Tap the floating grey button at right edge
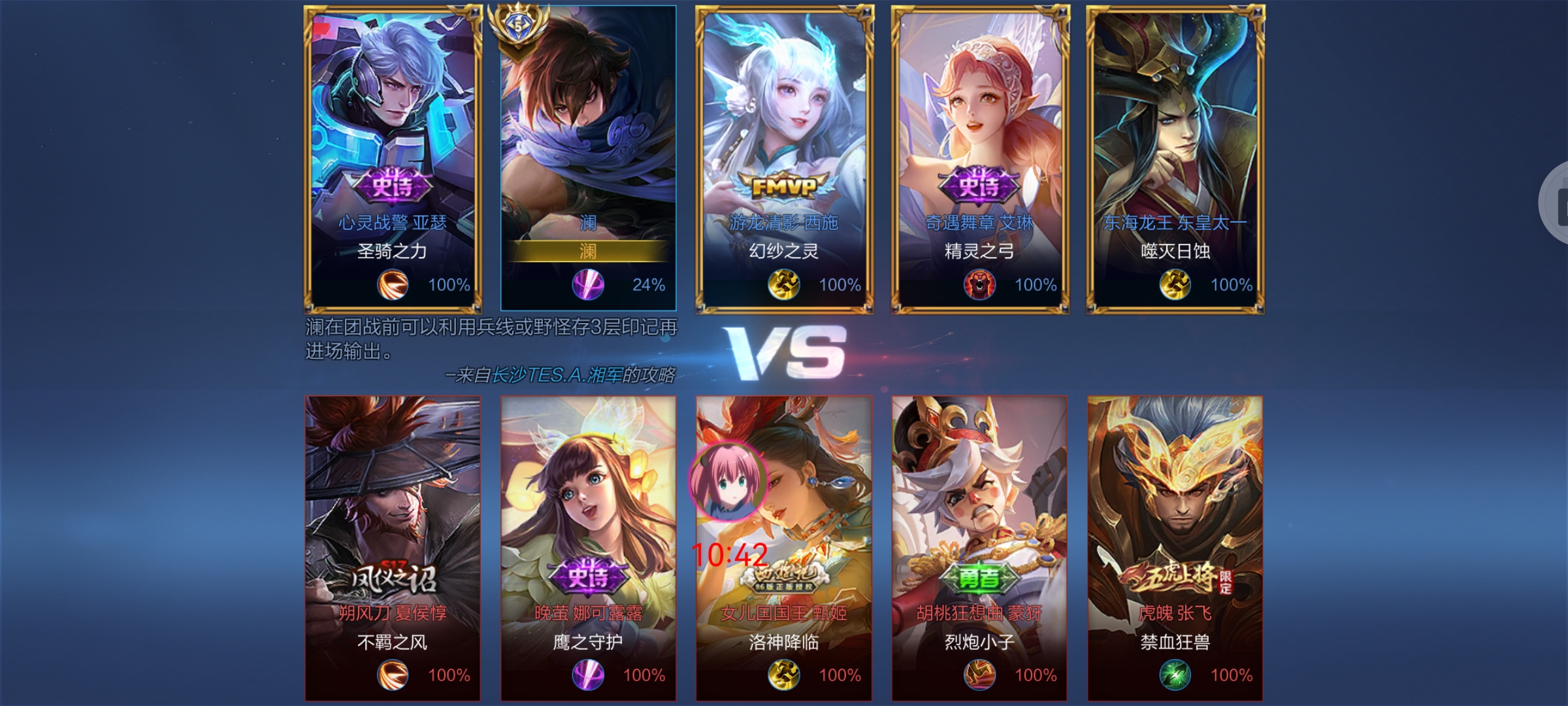This screenshot has width=1568, height=706. [x=1556, y=203]
